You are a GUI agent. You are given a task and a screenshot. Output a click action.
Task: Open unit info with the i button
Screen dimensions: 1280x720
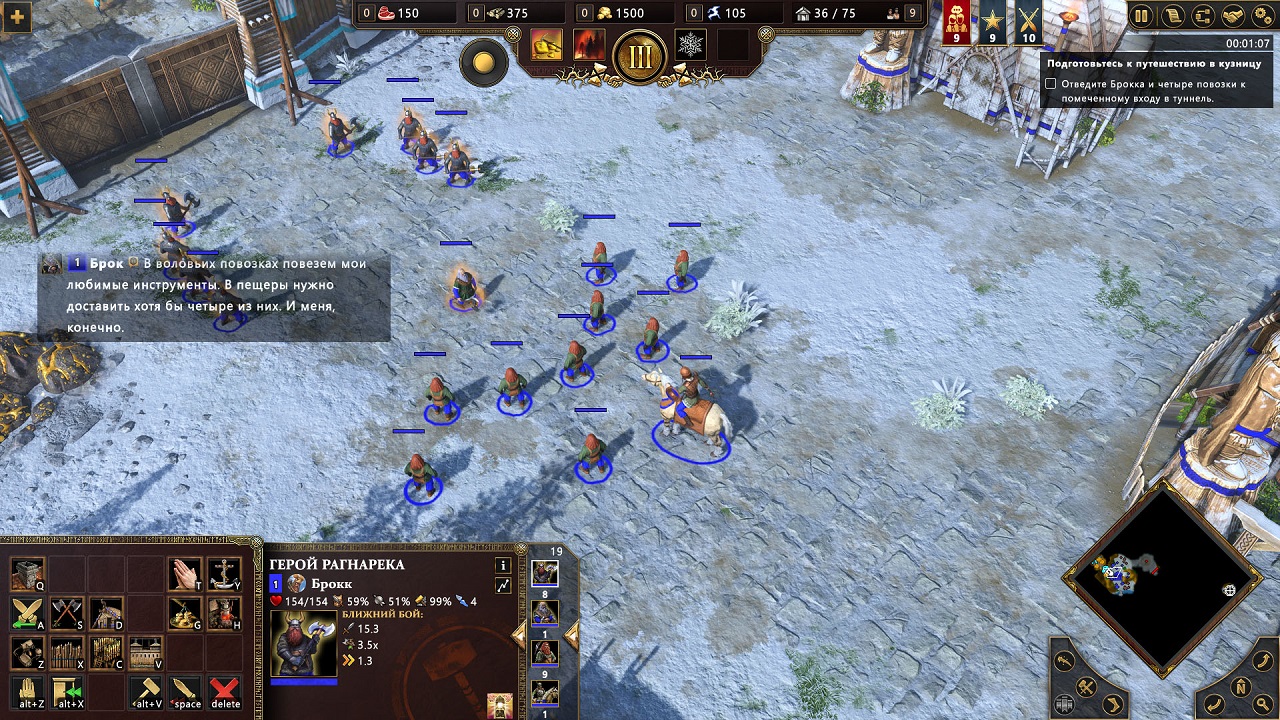click(x=503, y=565)
